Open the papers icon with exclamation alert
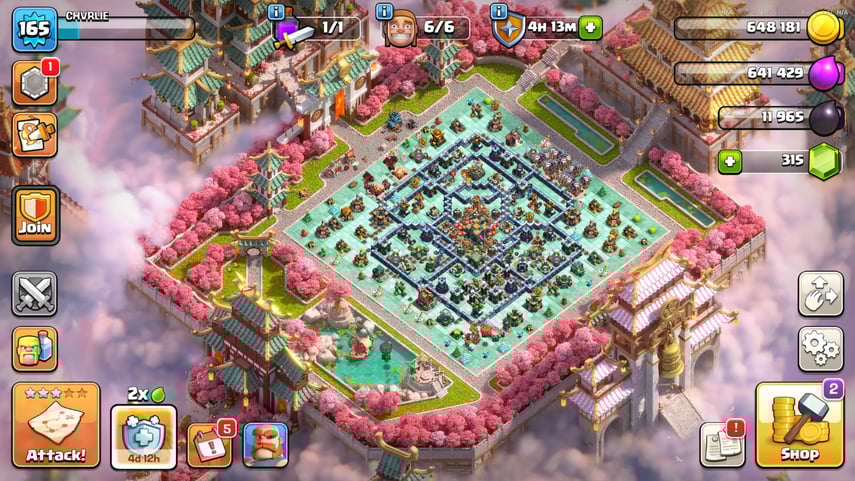855x481 pixels. [722, 444]
